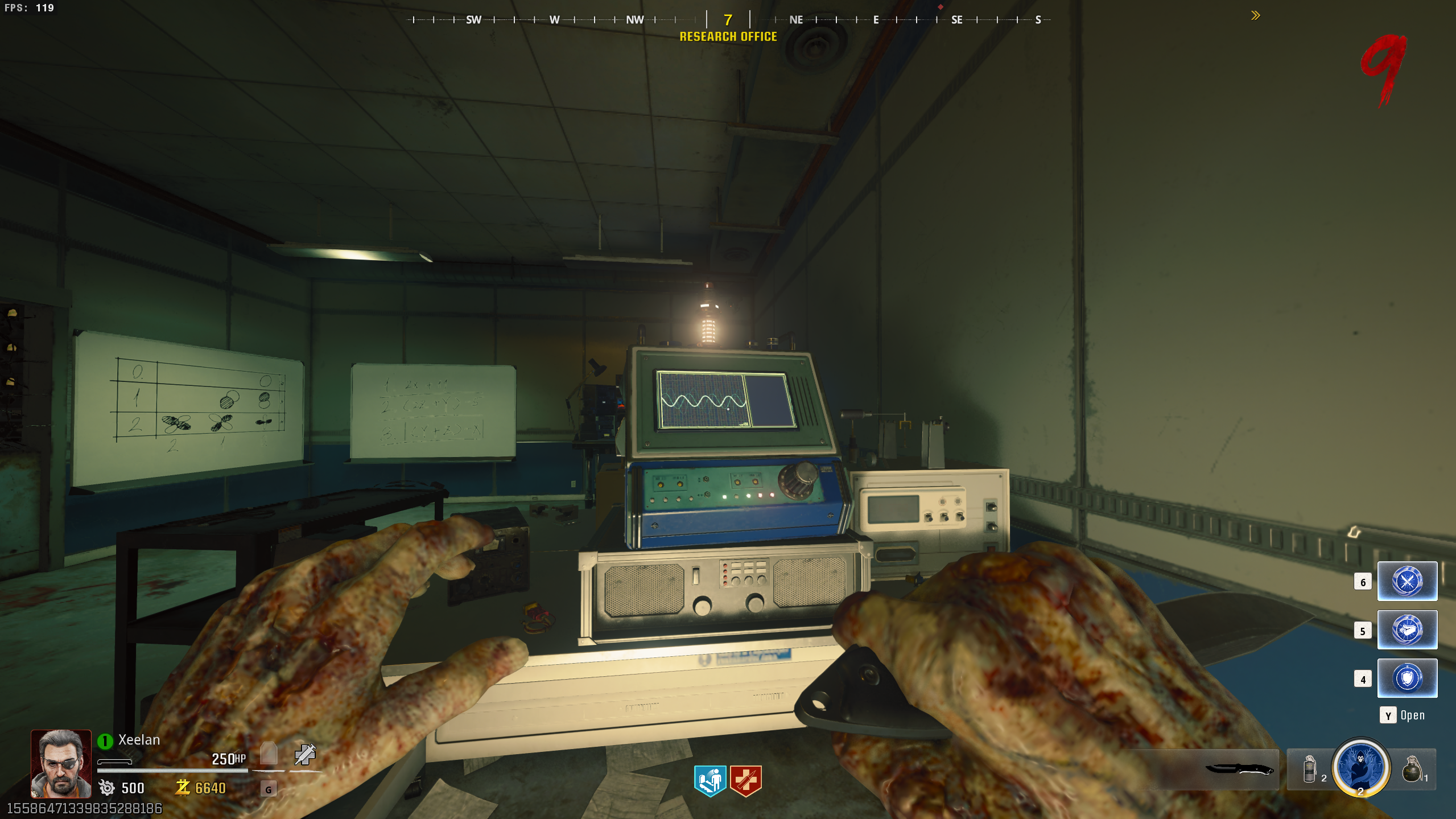Click the armor plate icon

coord(269,754)
